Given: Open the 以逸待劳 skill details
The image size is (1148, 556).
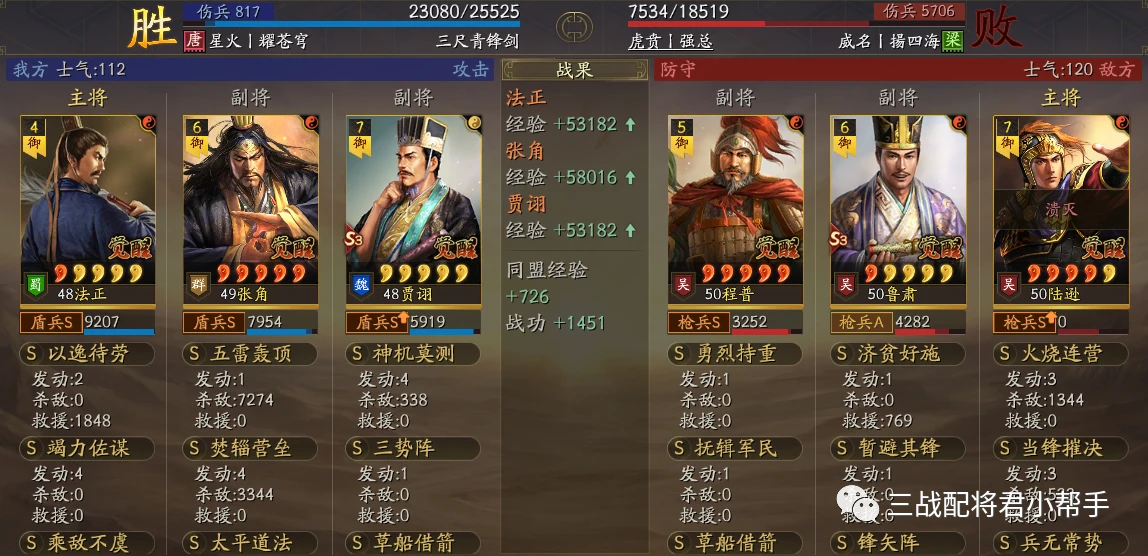Looking at the screenshot, I should [87, 354].
